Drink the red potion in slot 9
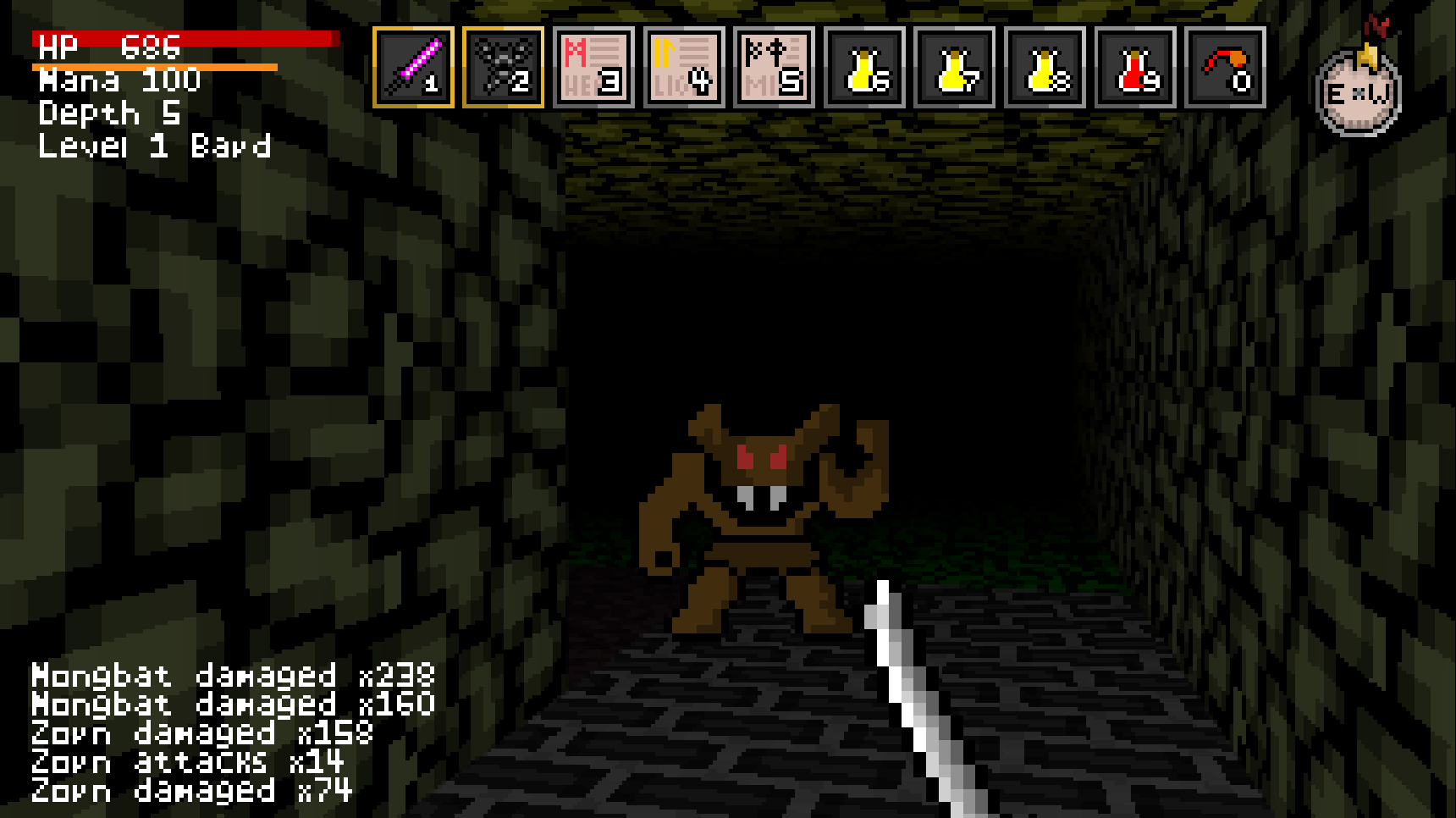Image resolution: width=1456 pixels, height=818 pixels. [x=1136, y=68]
